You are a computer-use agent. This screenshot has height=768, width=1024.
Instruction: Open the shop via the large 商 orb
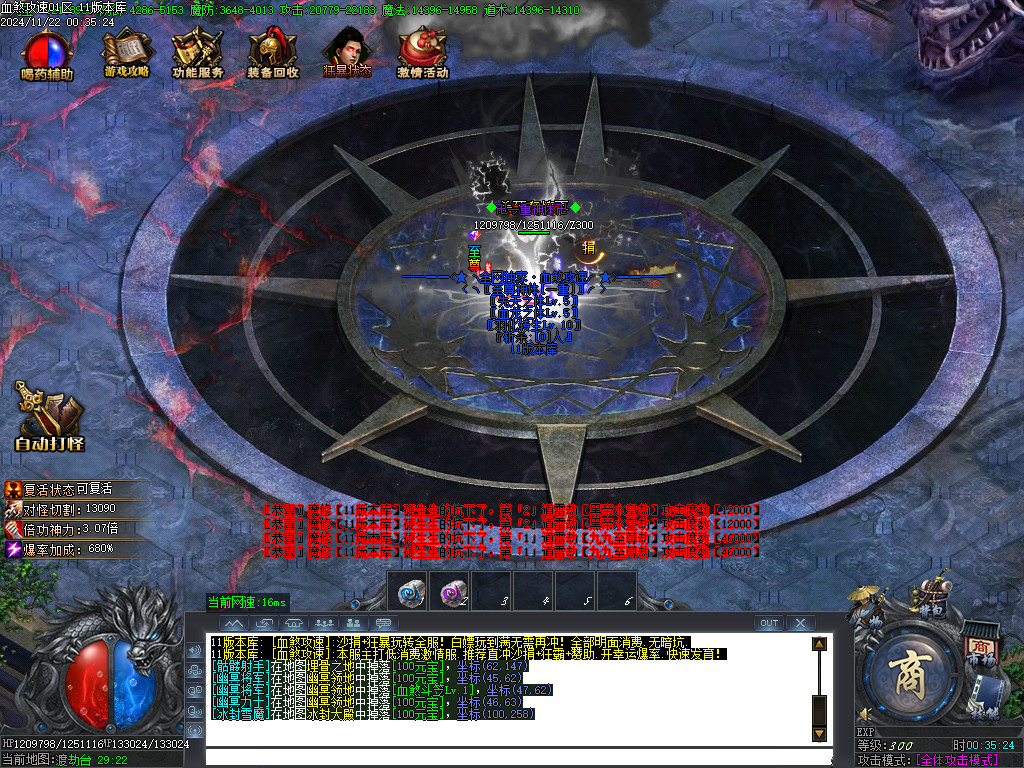click(908, 669)
